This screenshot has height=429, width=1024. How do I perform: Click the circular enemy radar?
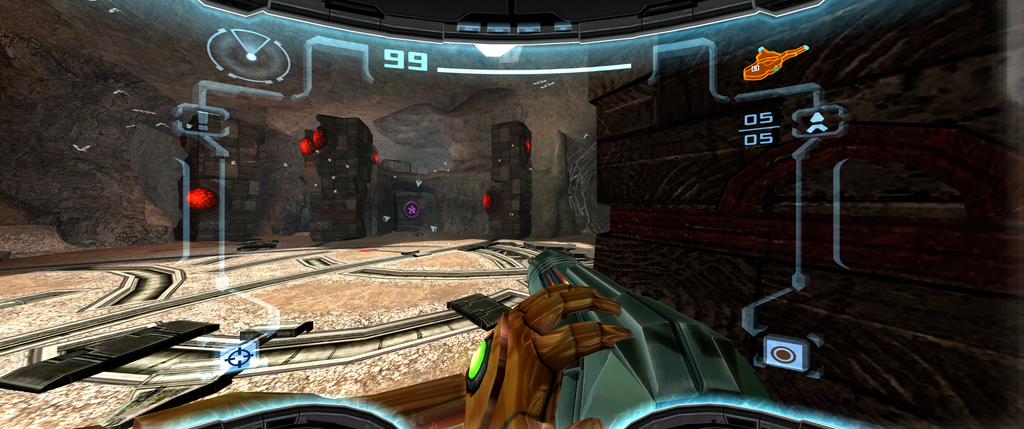(x=248, y=55)
